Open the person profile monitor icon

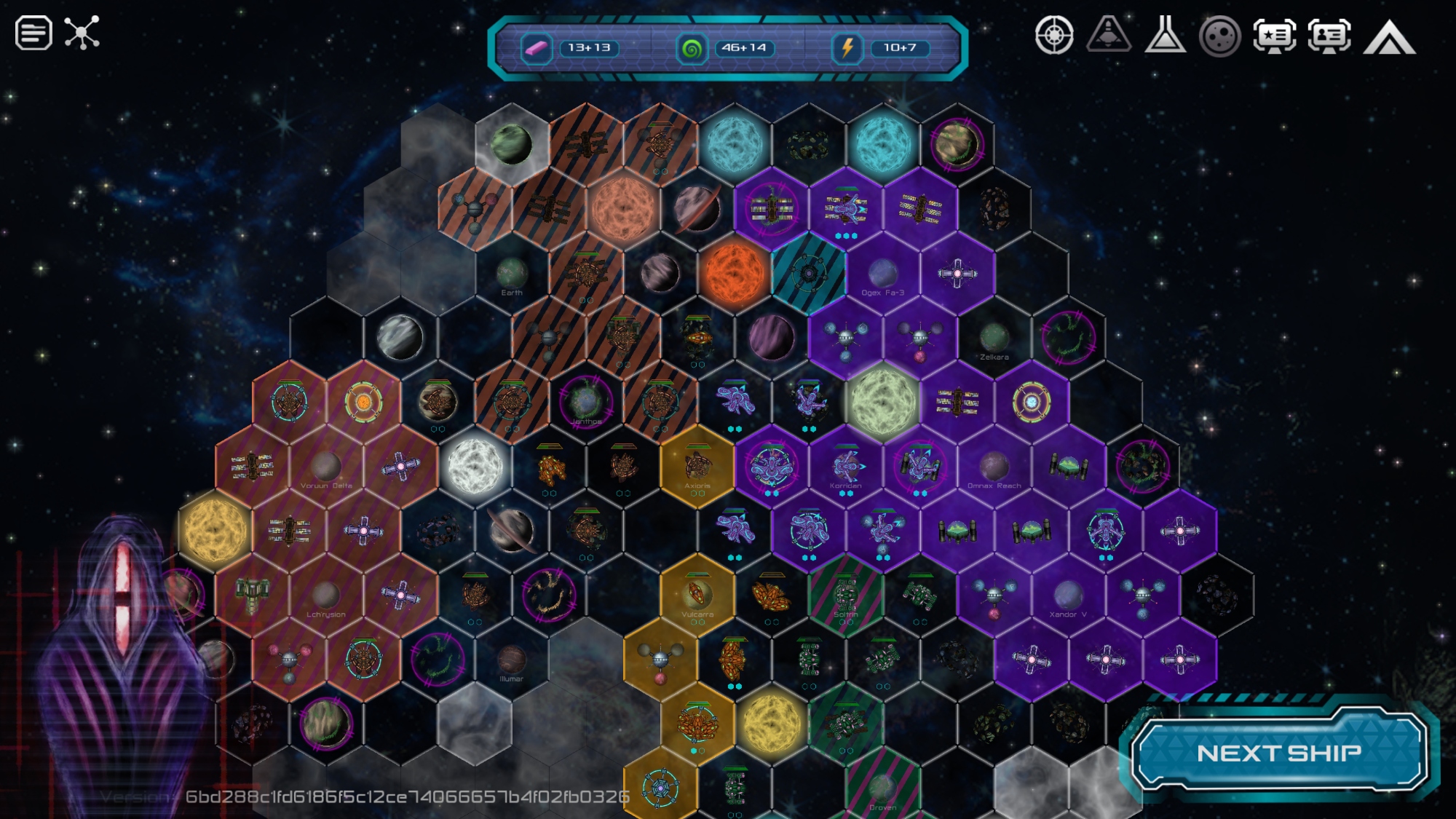click(x=1329, y=36)
